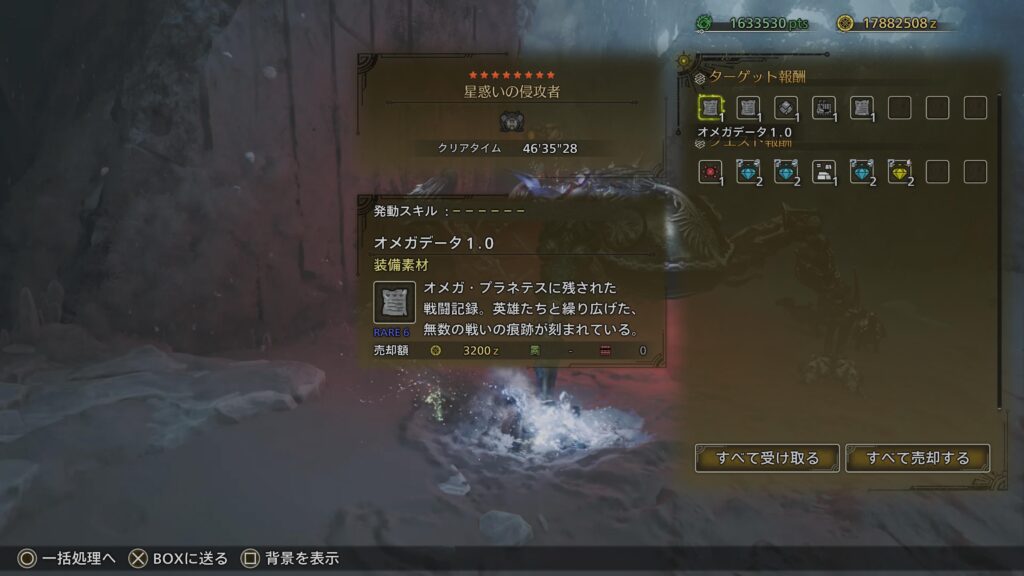The image size is (1024, 576).
Task: Pick the mechanical part reward slot
Action: click(x=824, y=107)
